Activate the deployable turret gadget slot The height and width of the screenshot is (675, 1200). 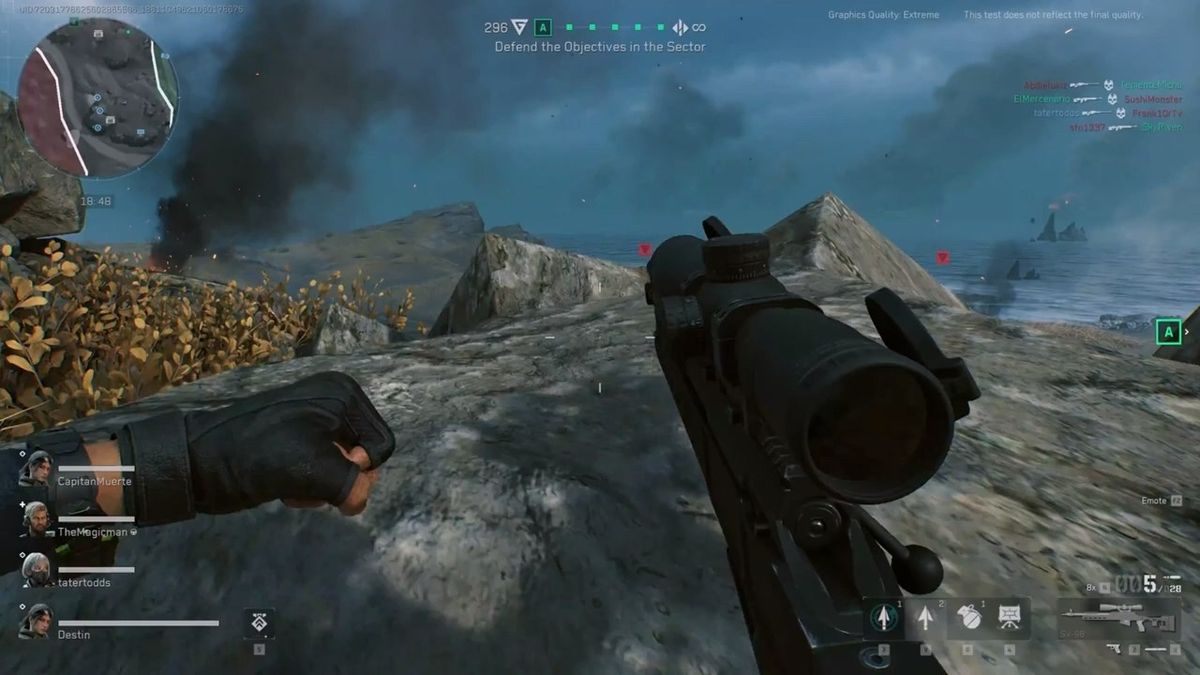pyautogui.click(x=1008, y=619)
